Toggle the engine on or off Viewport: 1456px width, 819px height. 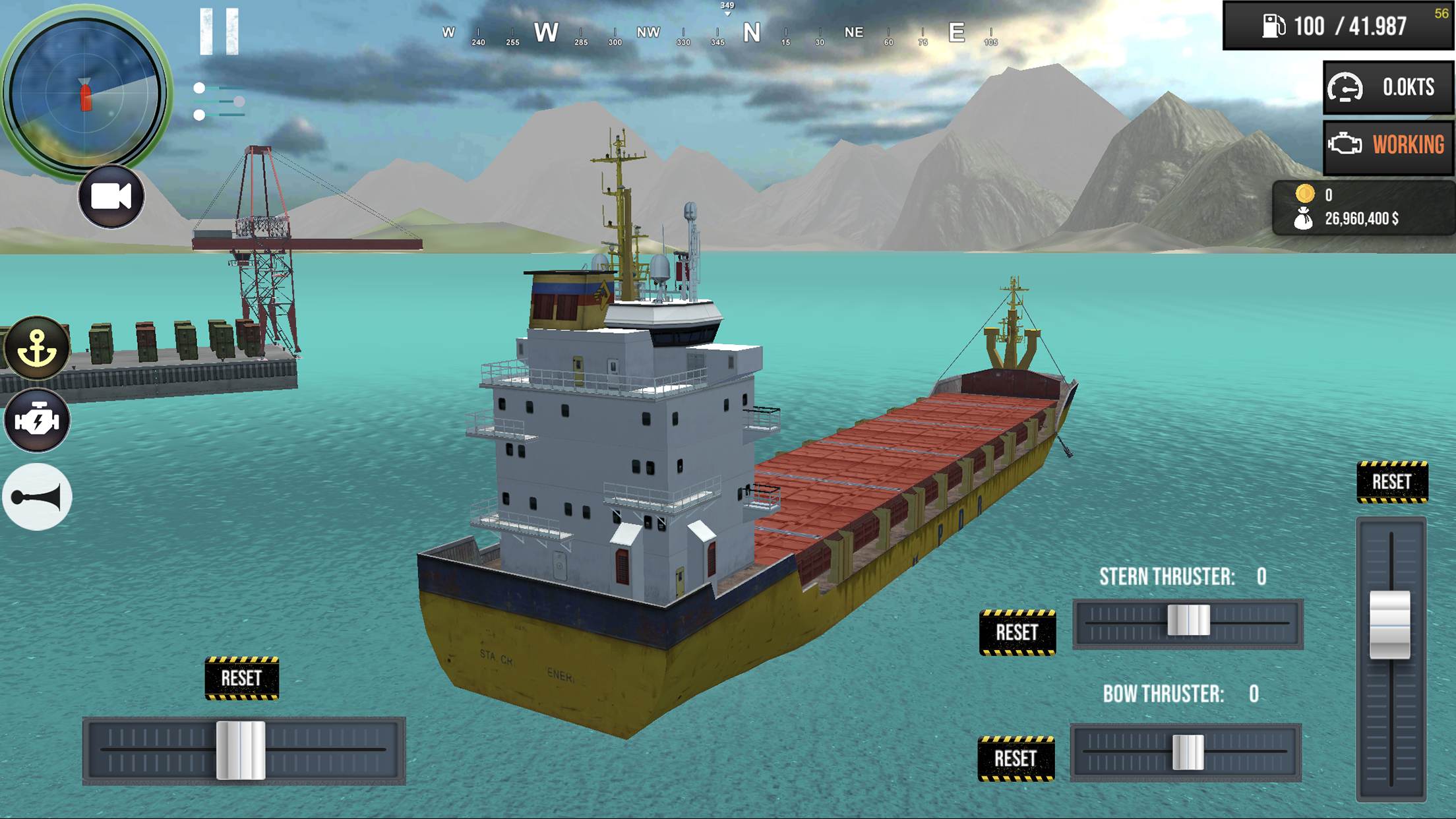tap(38, 421)
